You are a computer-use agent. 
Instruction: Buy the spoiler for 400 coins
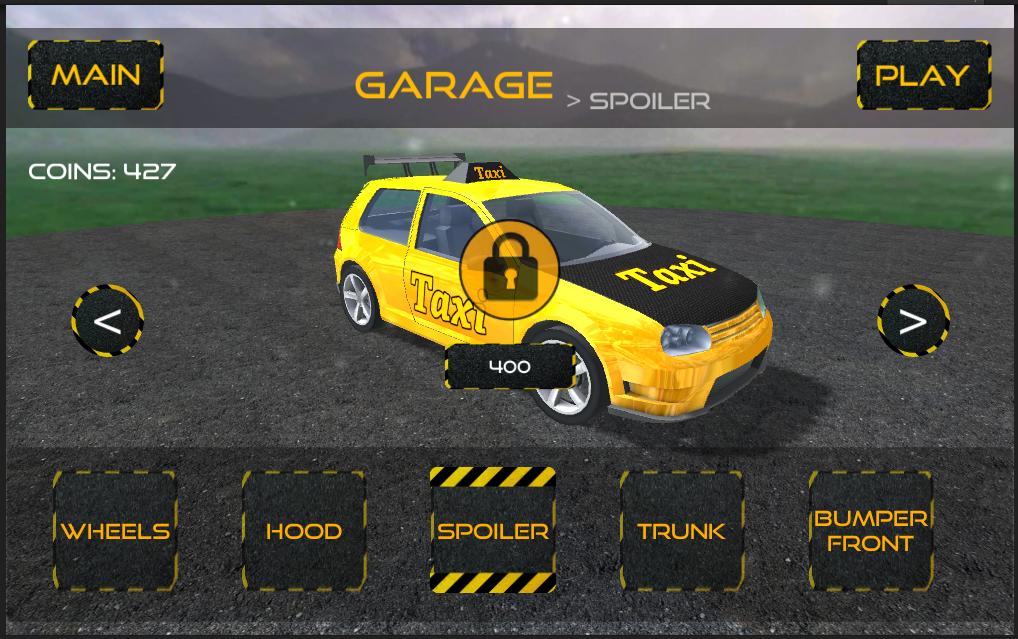pos(510,367)
